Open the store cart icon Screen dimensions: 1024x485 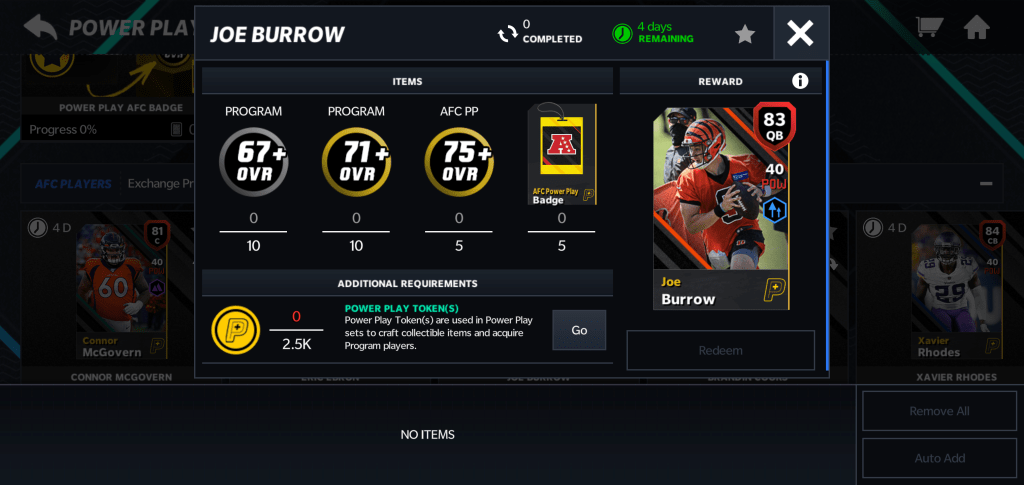pyautogui.click(x=929, y=27)
